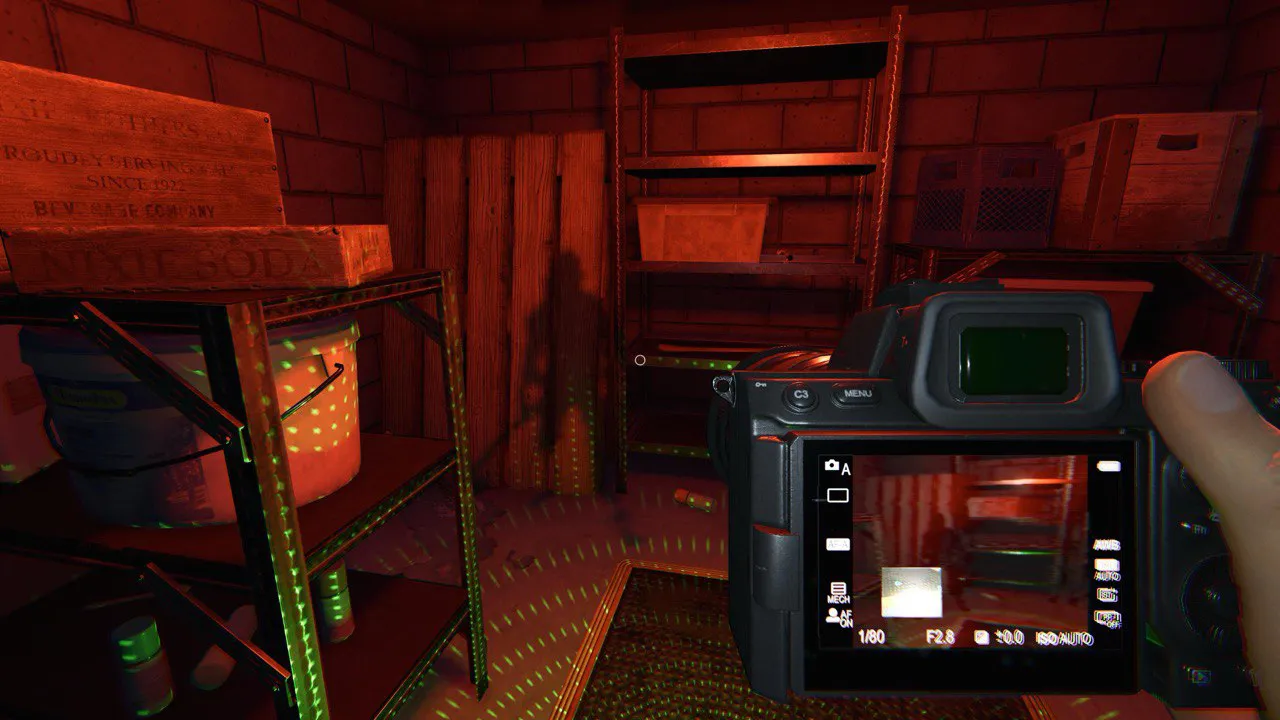Open the shutter speed 1/80 selector
The width and height of the screenshot is (1280, 720).
tap(872, 637)
